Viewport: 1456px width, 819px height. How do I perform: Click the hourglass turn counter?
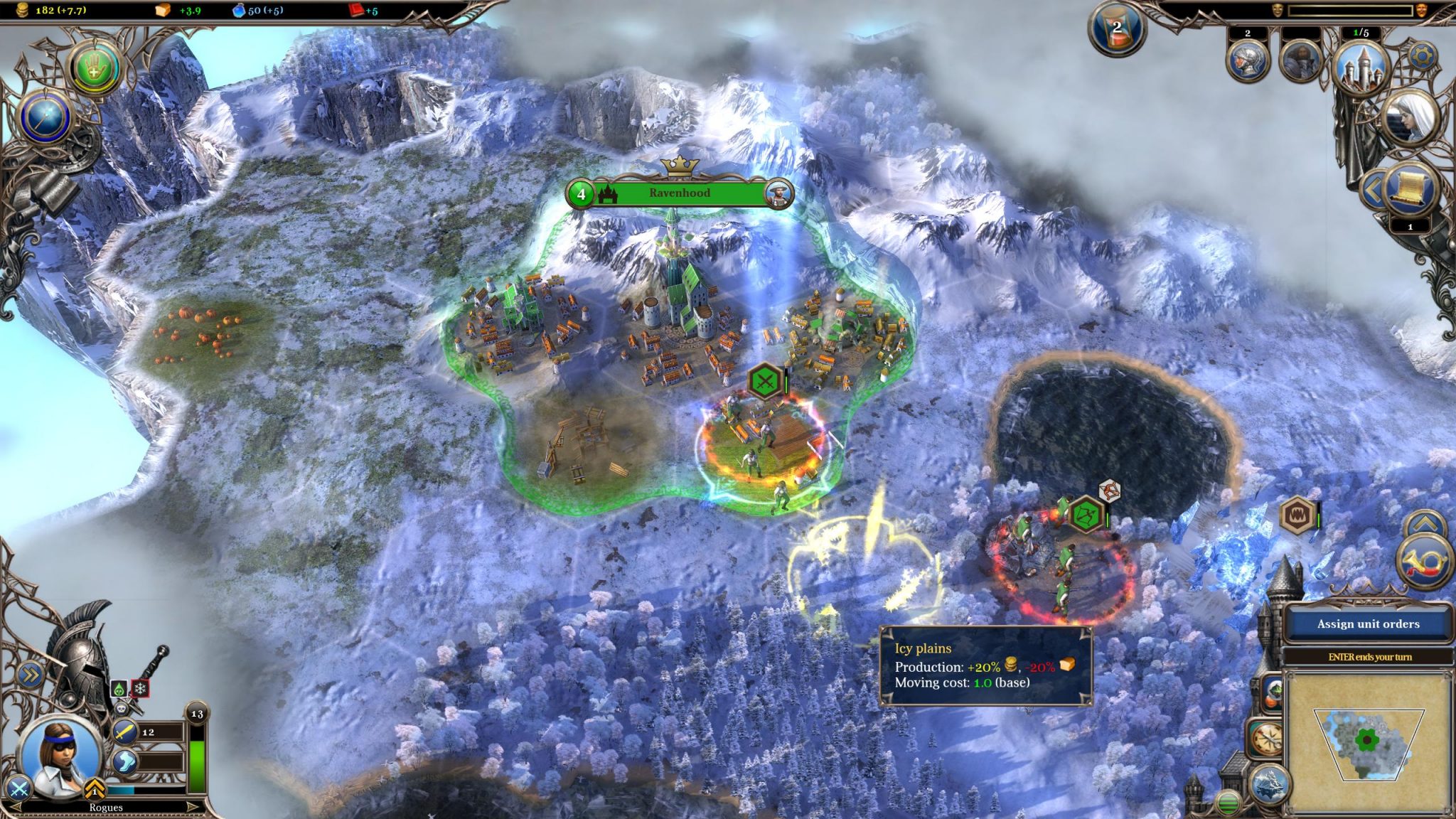click(x=1116, y=29)
